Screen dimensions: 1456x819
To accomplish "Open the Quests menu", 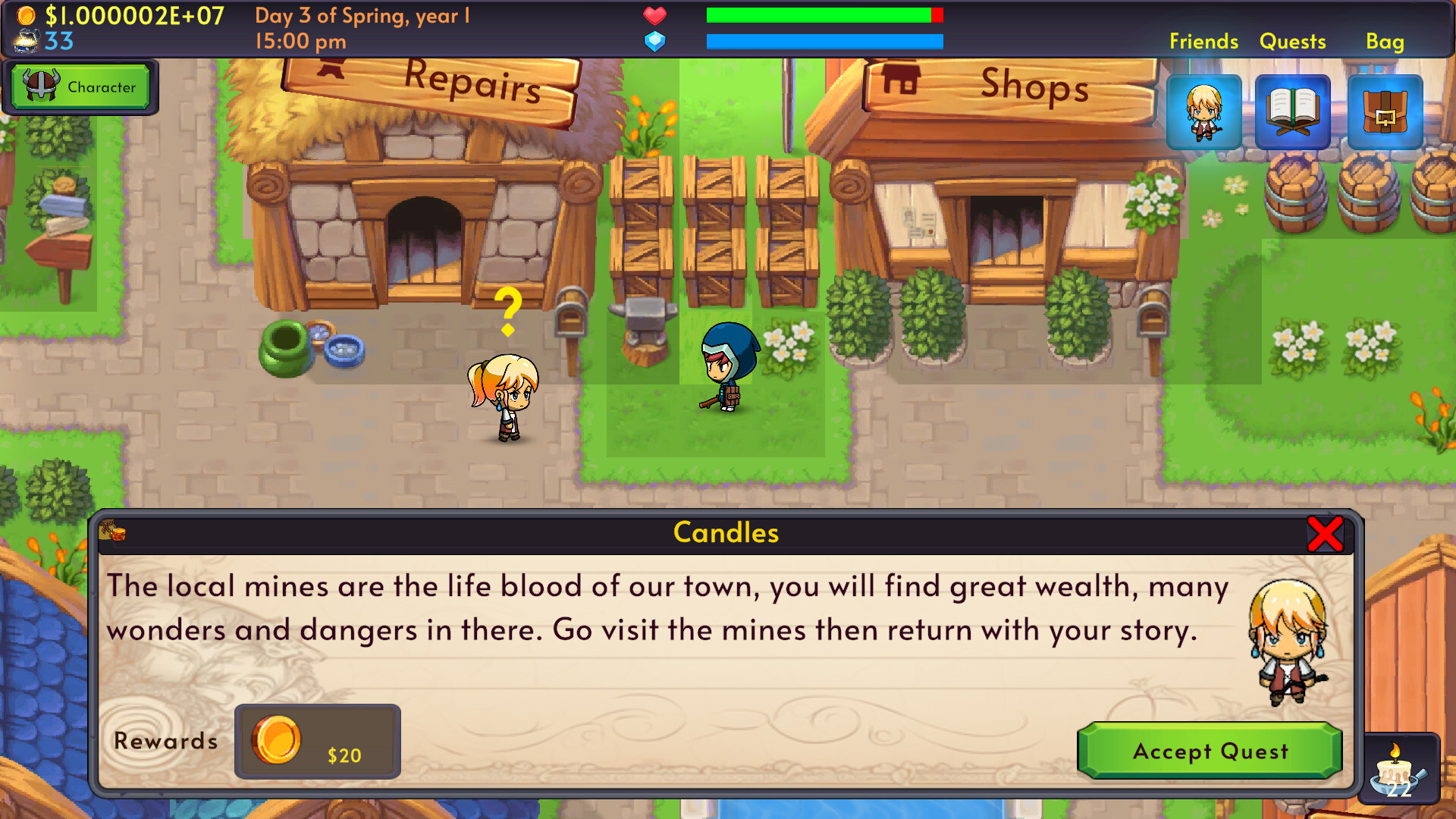I will (x=1292, y=42).
